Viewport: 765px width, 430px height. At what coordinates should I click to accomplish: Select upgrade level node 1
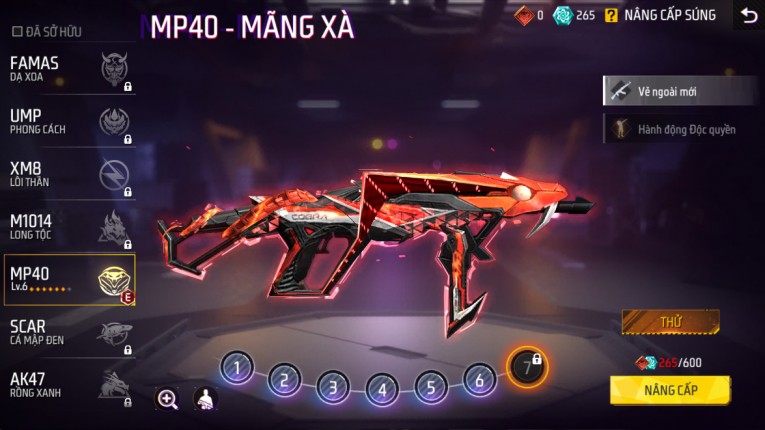click(x=236, y=368)
